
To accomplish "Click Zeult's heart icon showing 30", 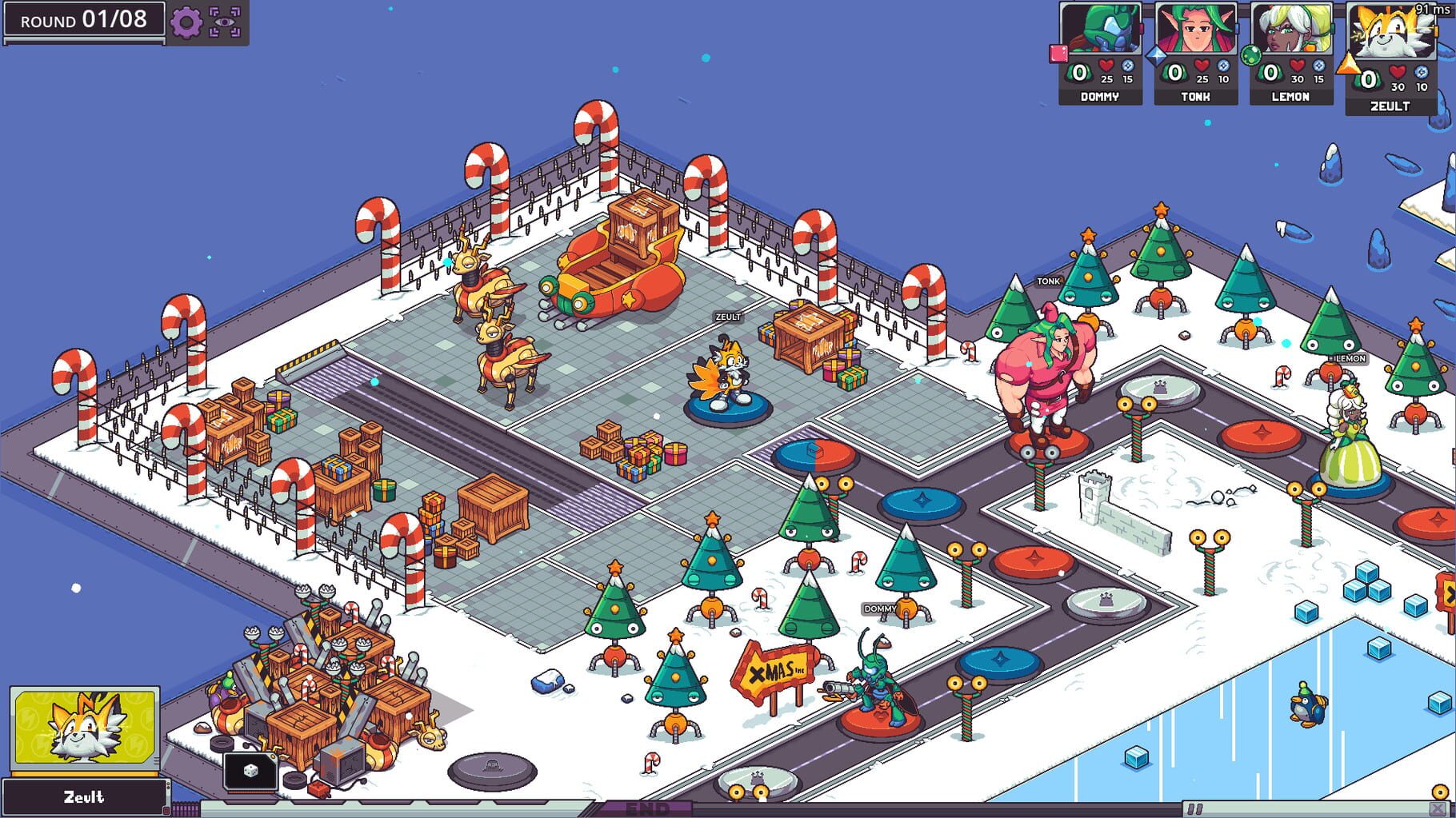I will [x=1396, y=71].
